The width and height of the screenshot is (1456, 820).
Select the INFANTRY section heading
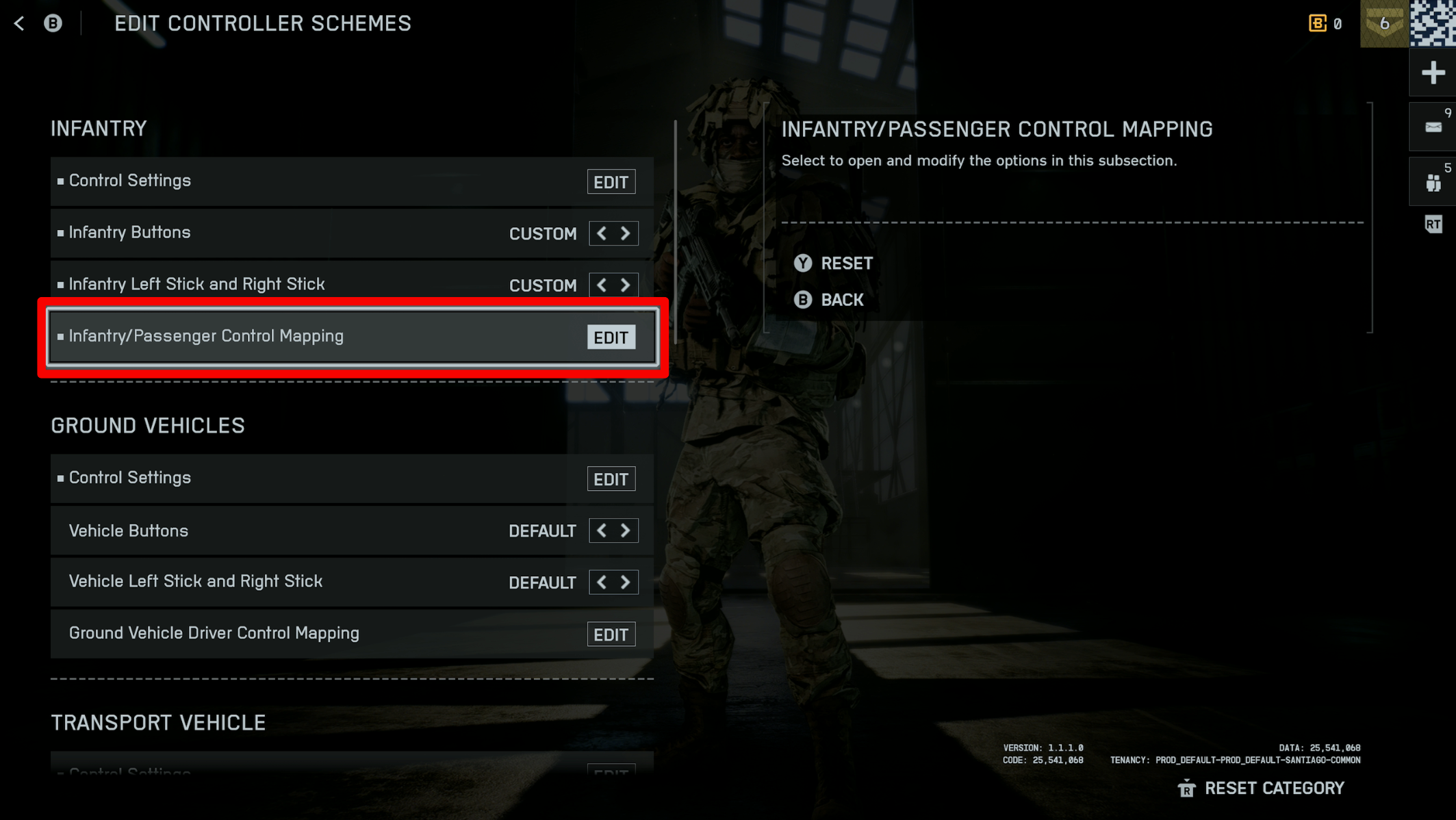98,128
